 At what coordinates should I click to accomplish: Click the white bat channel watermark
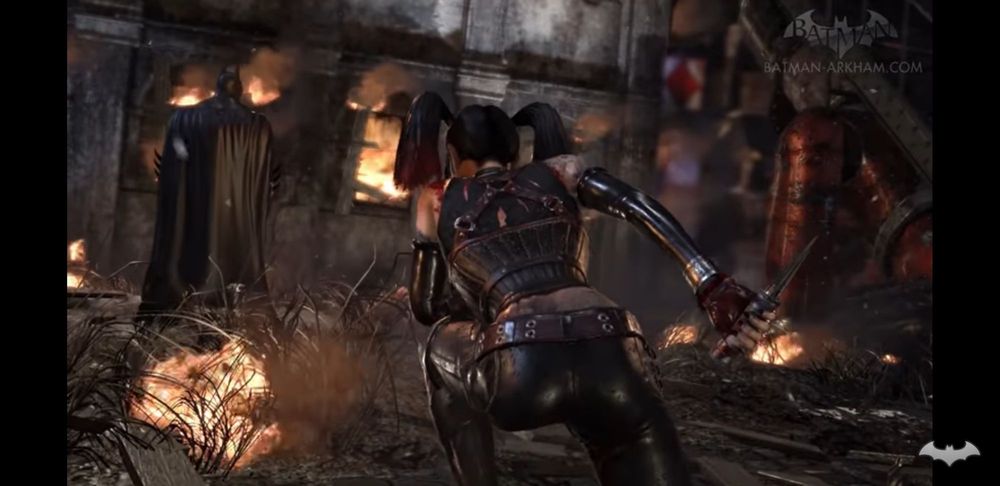(949, 453)
